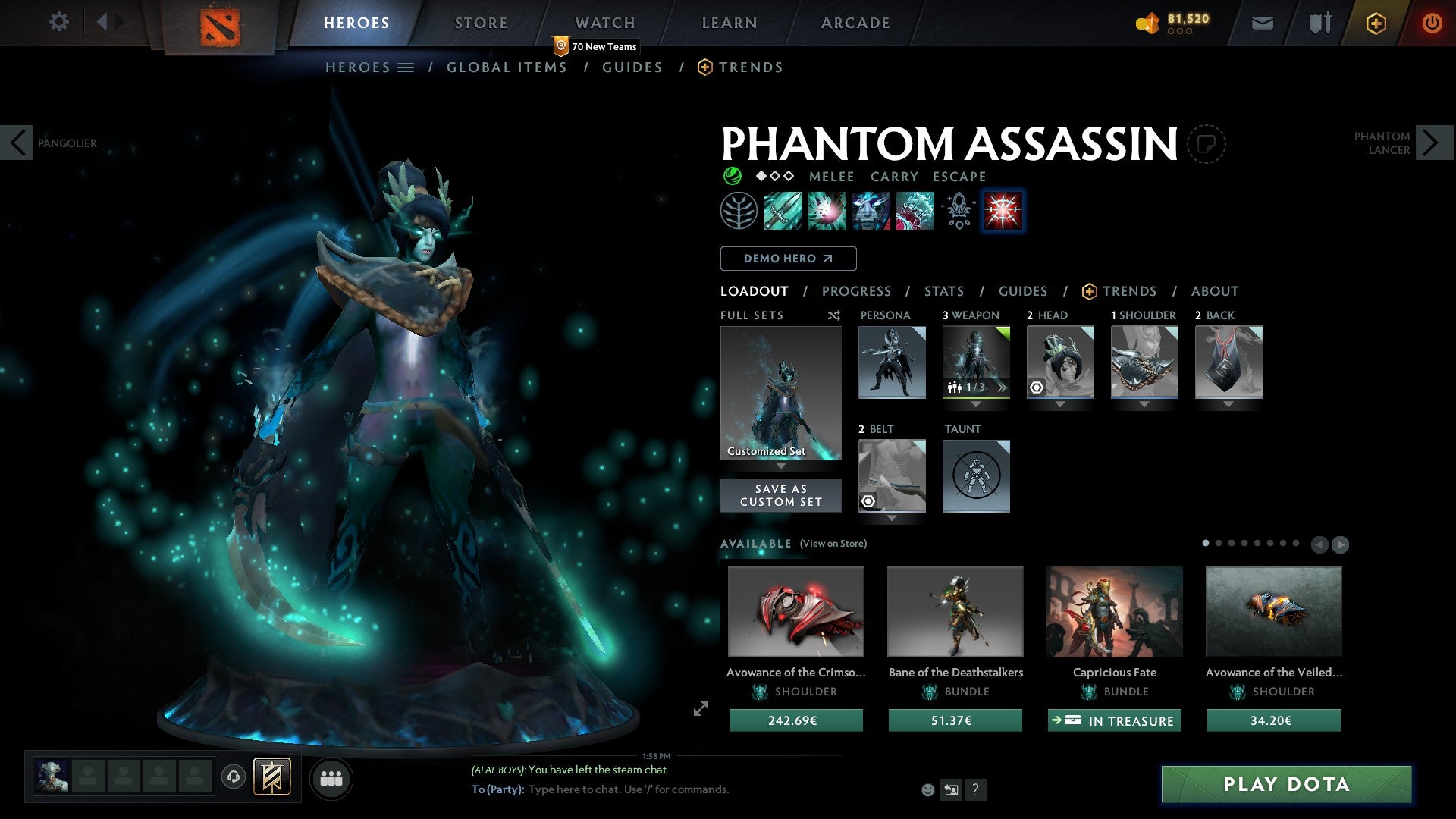Viewport: 1456px width, 819px height.
Task: Show the hero Stats tab
Action: click(944, 291)
